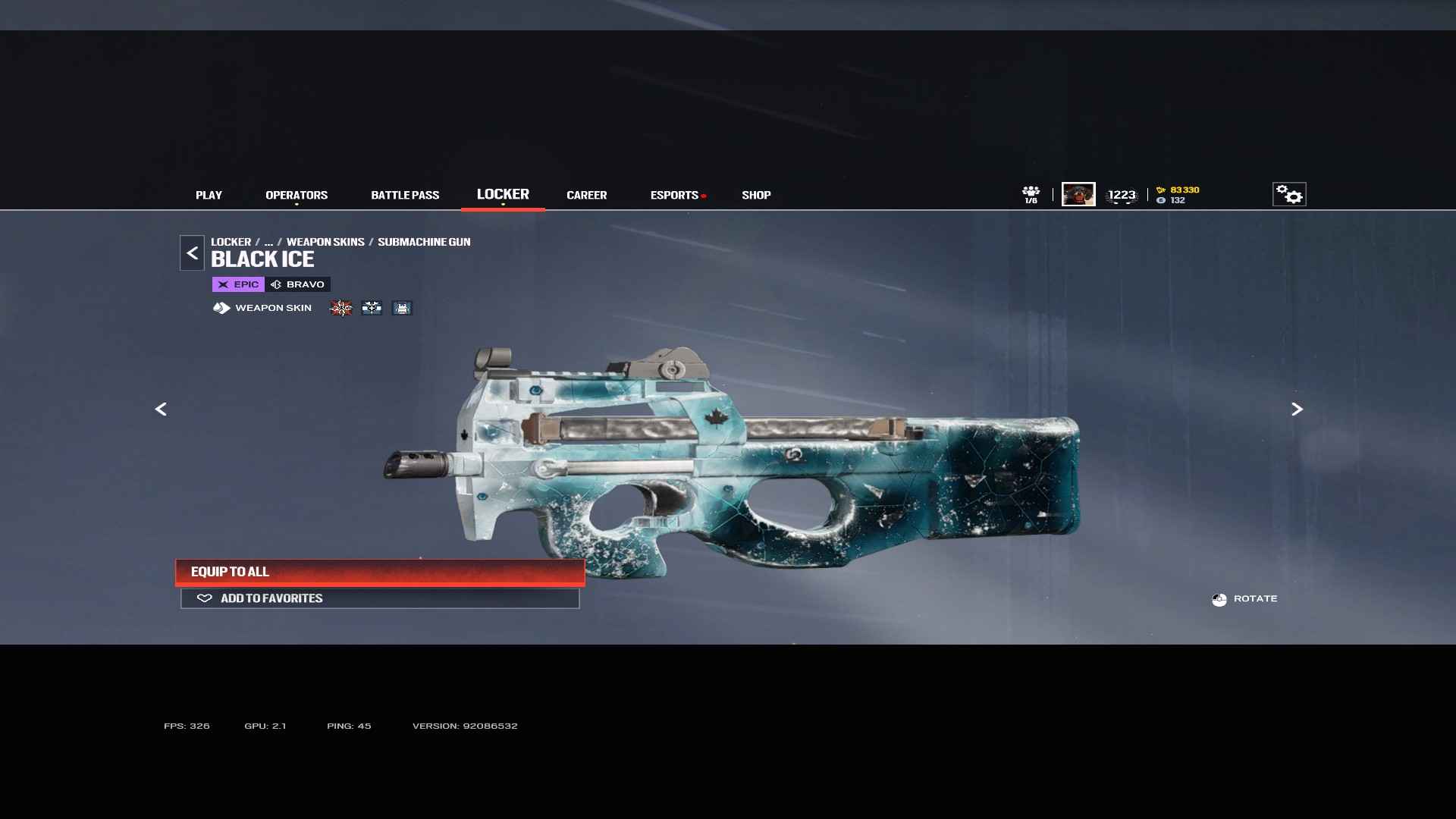Select the Locker tab
This screenshot has width=1456, height=819.
pyautogui.click(x=503, y=194)
